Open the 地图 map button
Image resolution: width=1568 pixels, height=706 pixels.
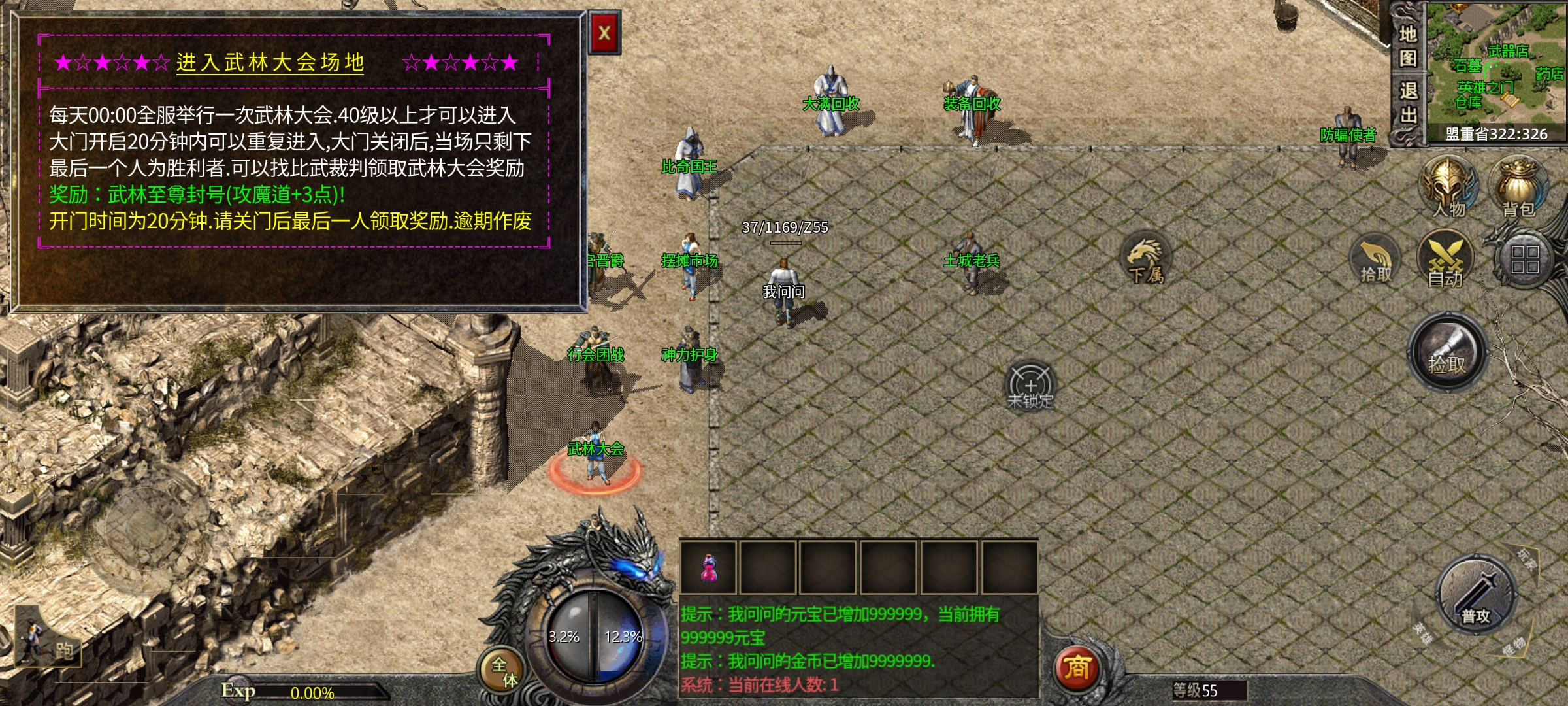1408,46
